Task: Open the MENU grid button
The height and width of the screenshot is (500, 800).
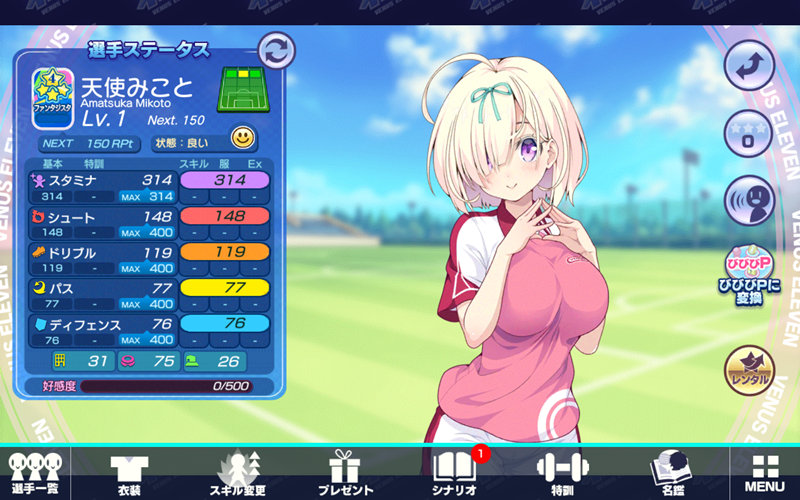Action: click(765, 472)
